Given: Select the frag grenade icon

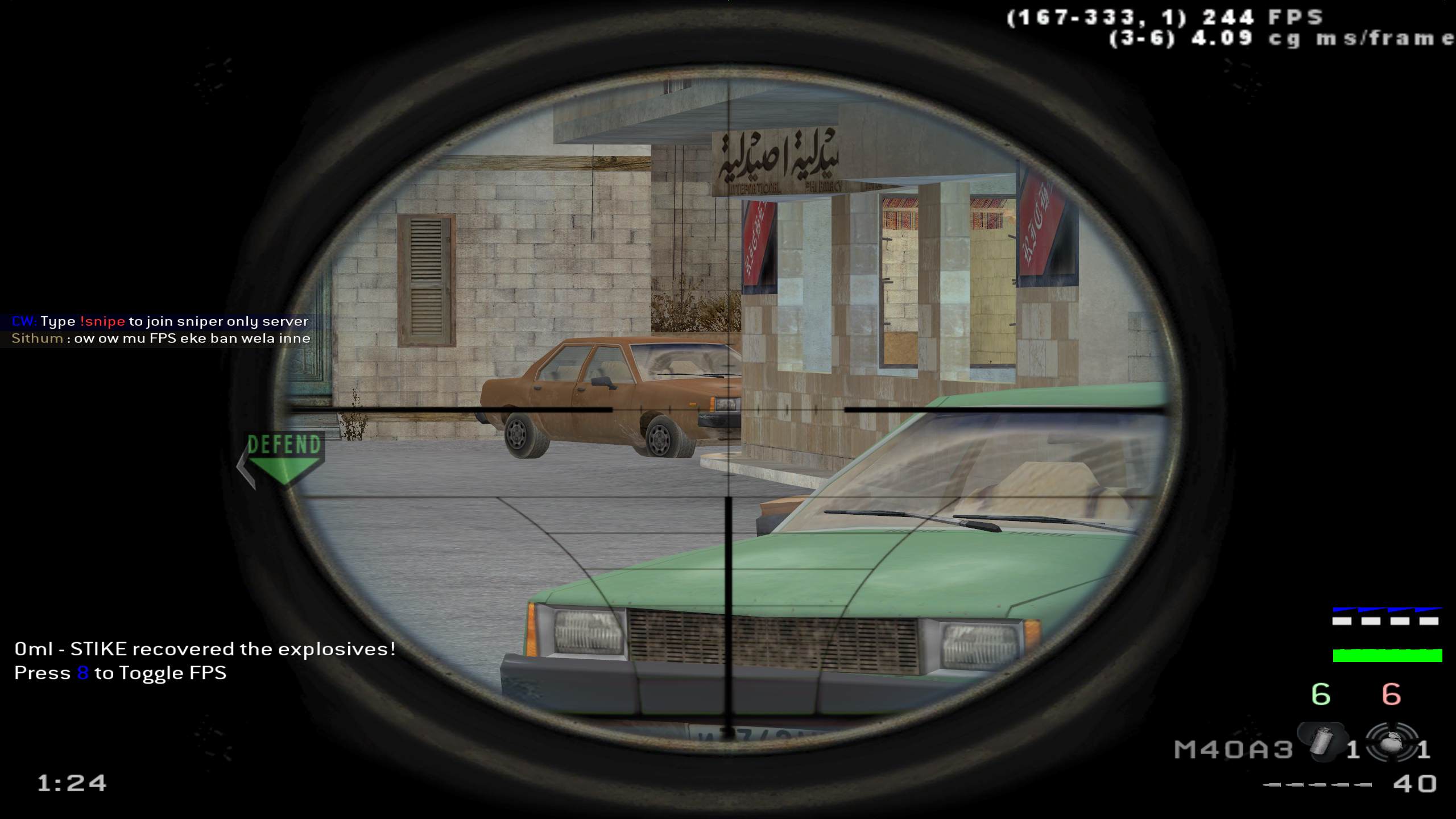Looking at the screenshot, I should (x=1391, y=743).
